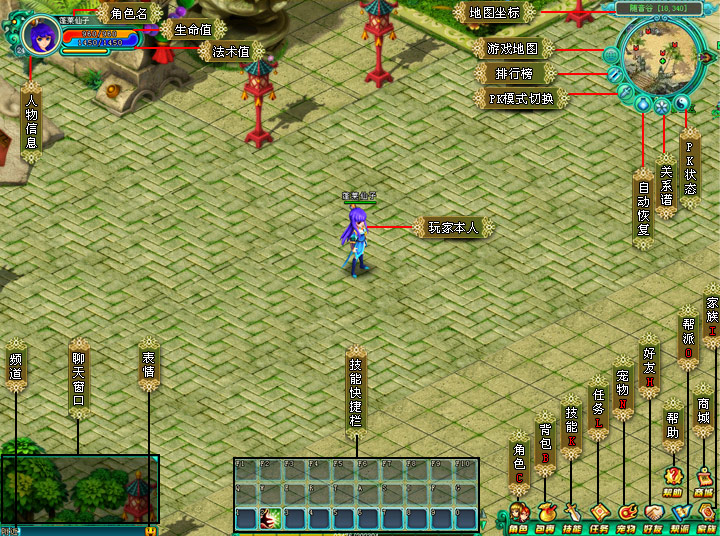Image resolution: width=720 pixels, height=536 pixels.
Task: Open the relationship flower icon under minimap
Action: point(662,105)
